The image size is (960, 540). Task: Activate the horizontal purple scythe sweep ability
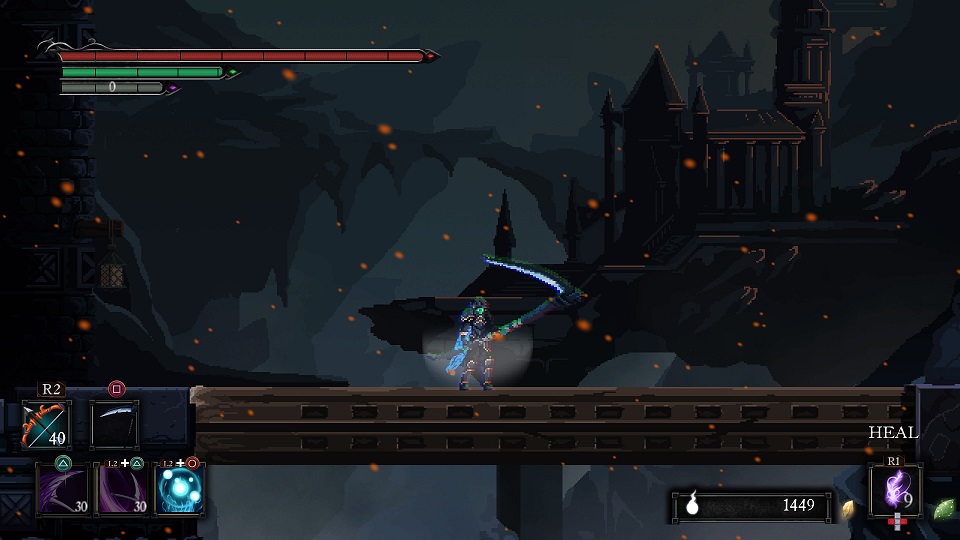62,490
